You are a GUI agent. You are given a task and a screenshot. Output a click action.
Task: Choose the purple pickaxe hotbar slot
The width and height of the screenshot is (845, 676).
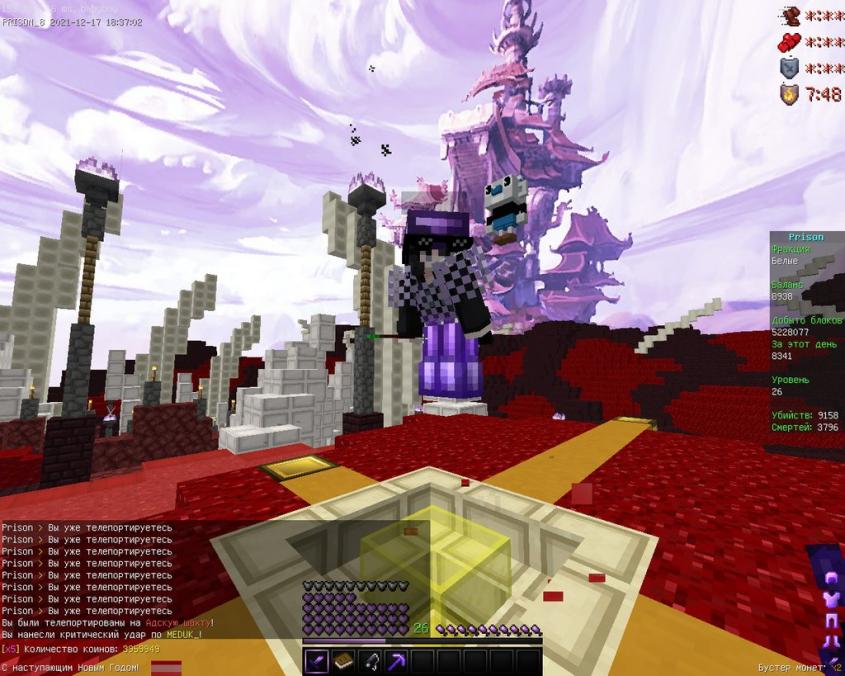tap(395, 661)
